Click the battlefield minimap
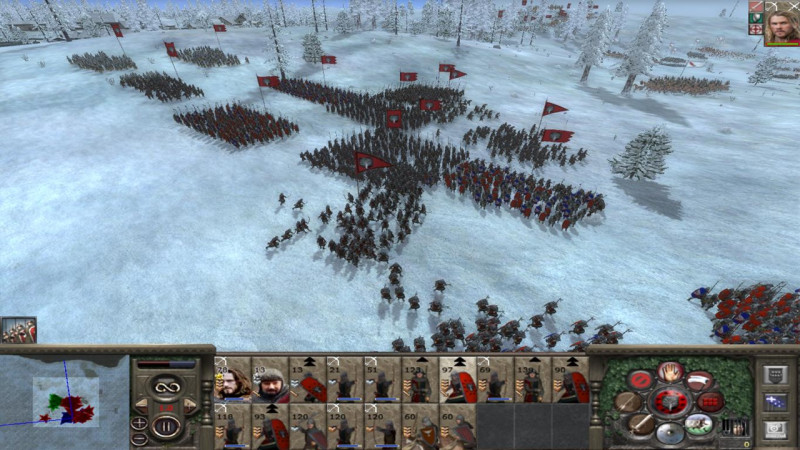This screenshot has width=800, height=450. [x=65, y=400]
